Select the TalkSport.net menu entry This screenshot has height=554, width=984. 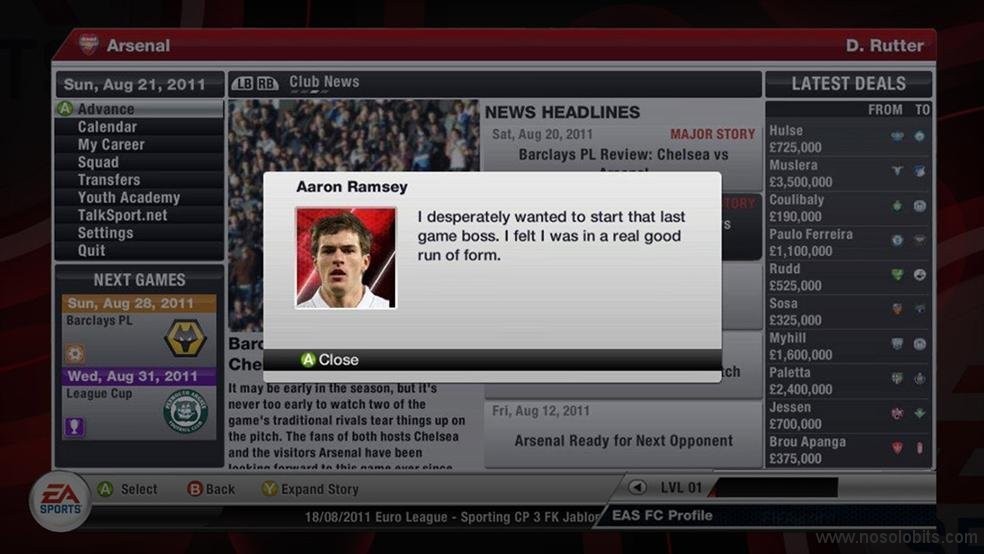[122, 215]
